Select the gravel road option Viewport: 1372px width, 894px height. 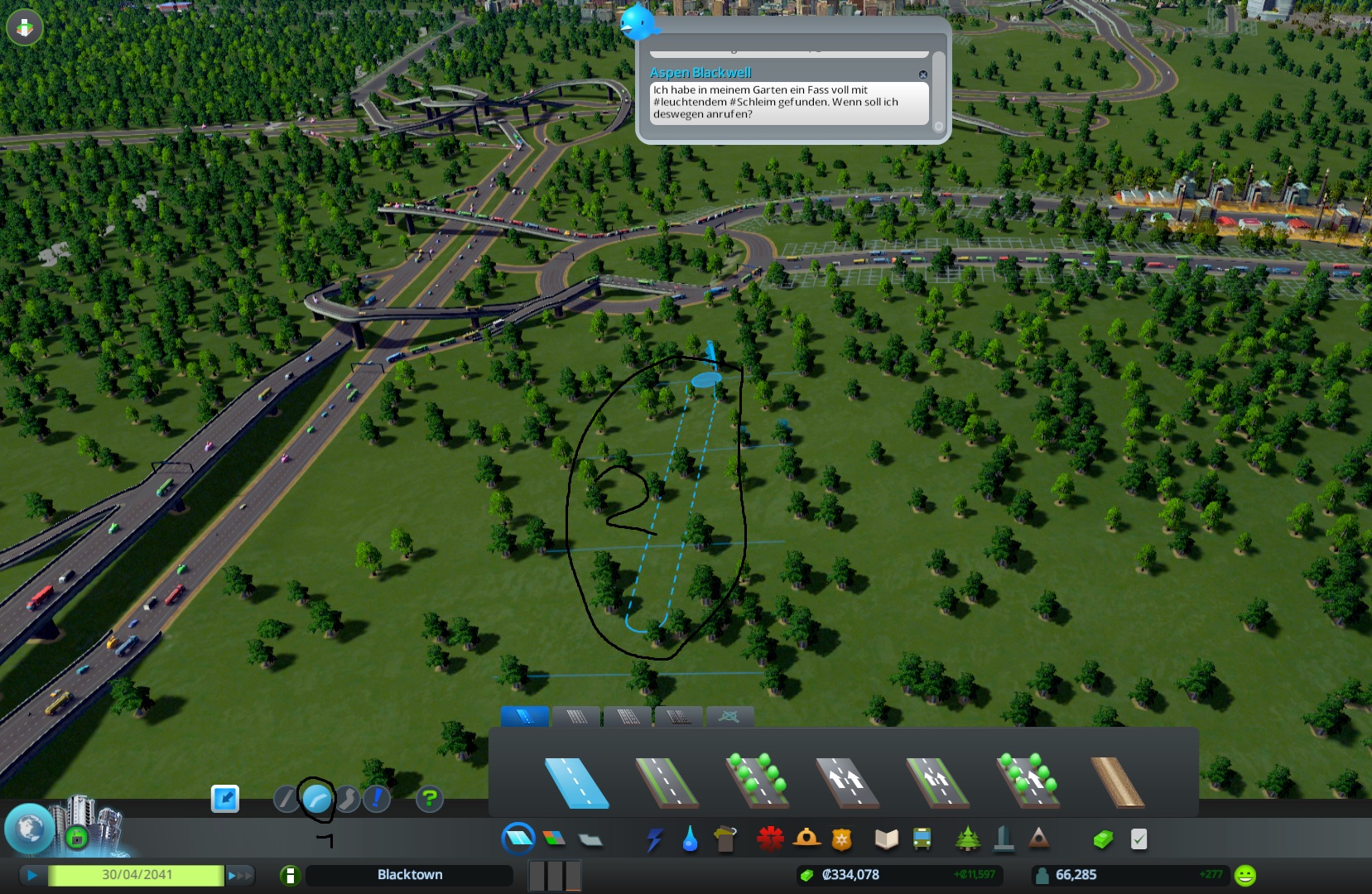(1117, 781)
